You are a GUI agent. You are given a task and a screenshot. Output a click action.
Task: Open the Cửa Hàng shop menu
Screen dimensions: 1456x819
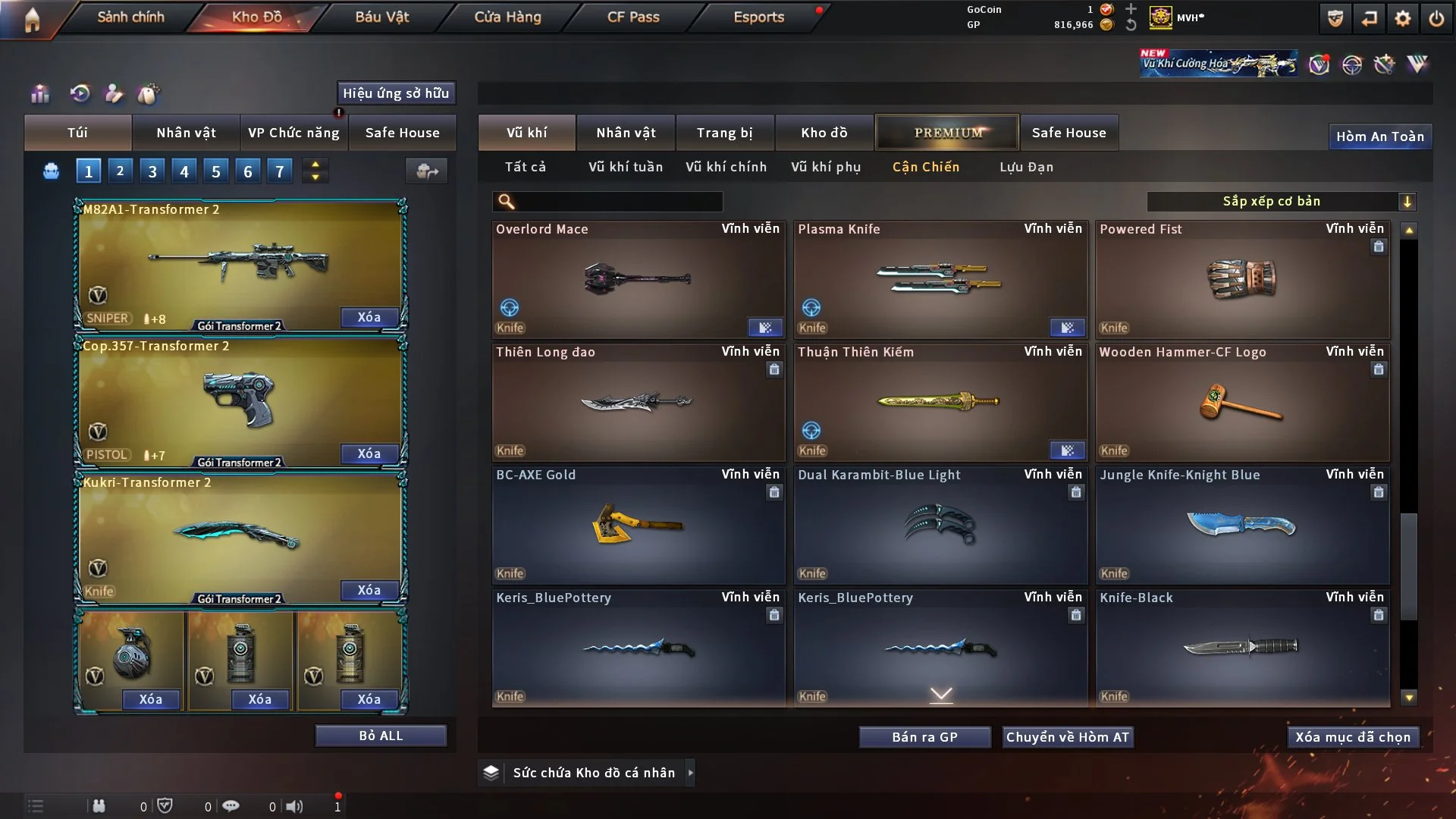point(507,17)
